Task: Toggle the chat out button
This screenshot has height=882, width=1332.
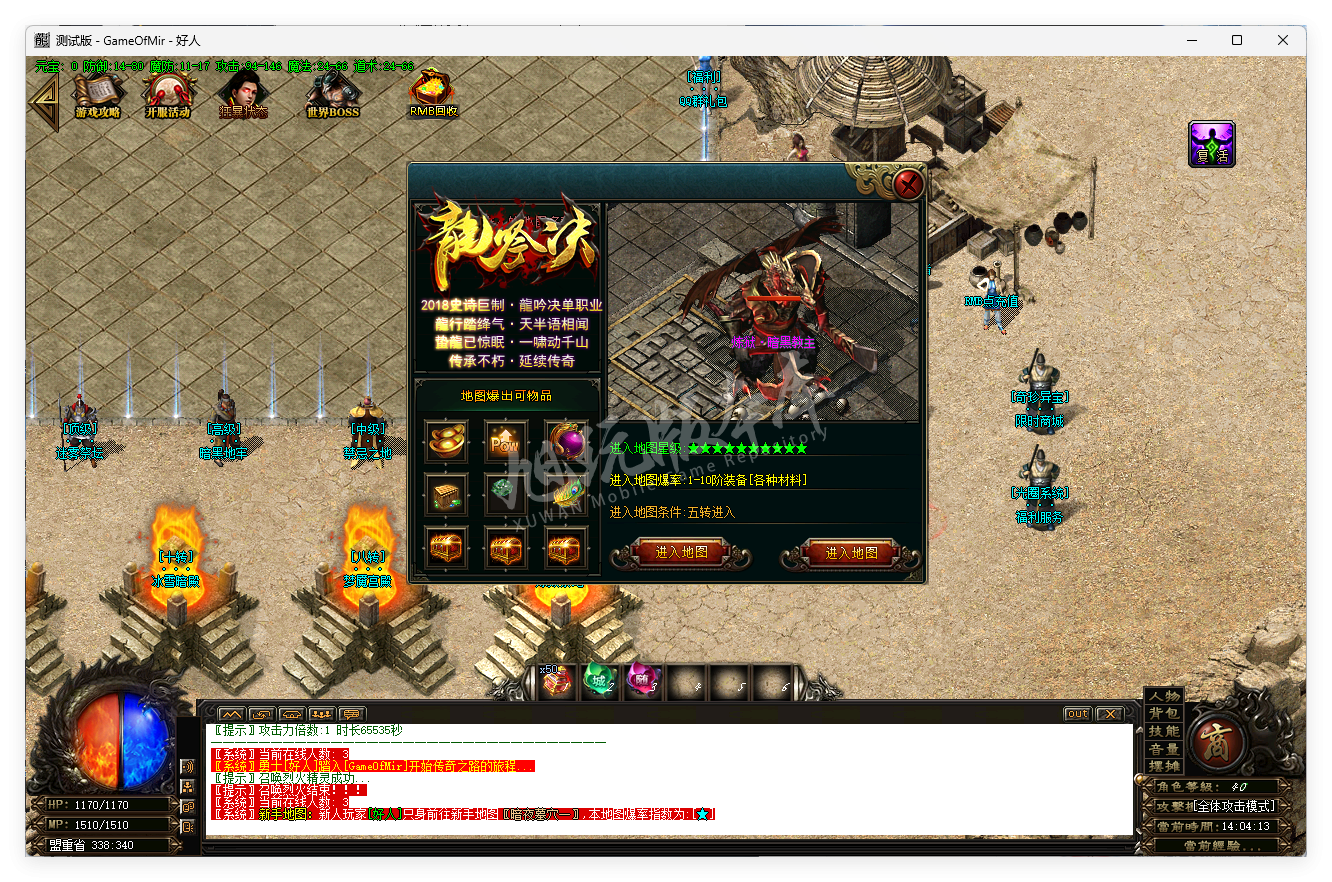Action: click(x=1077, y=713)
